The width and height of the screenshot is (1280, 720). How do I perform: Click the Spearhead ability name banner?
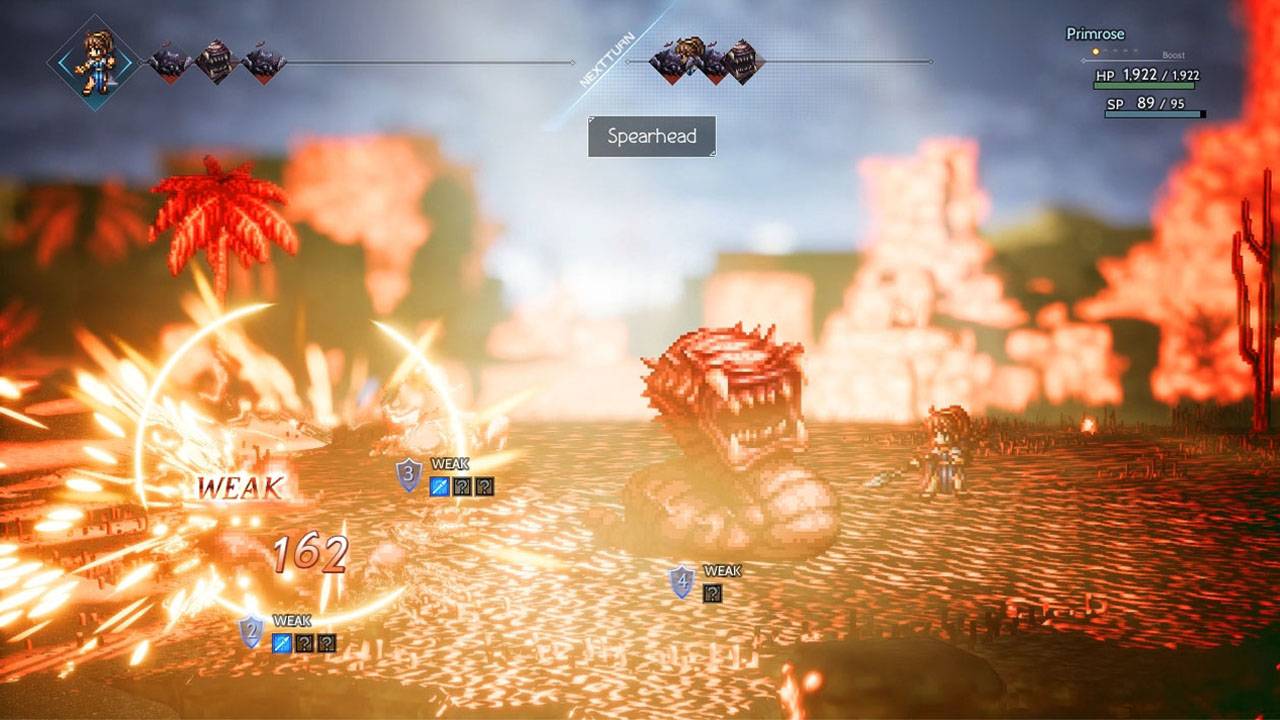(652, 137)
